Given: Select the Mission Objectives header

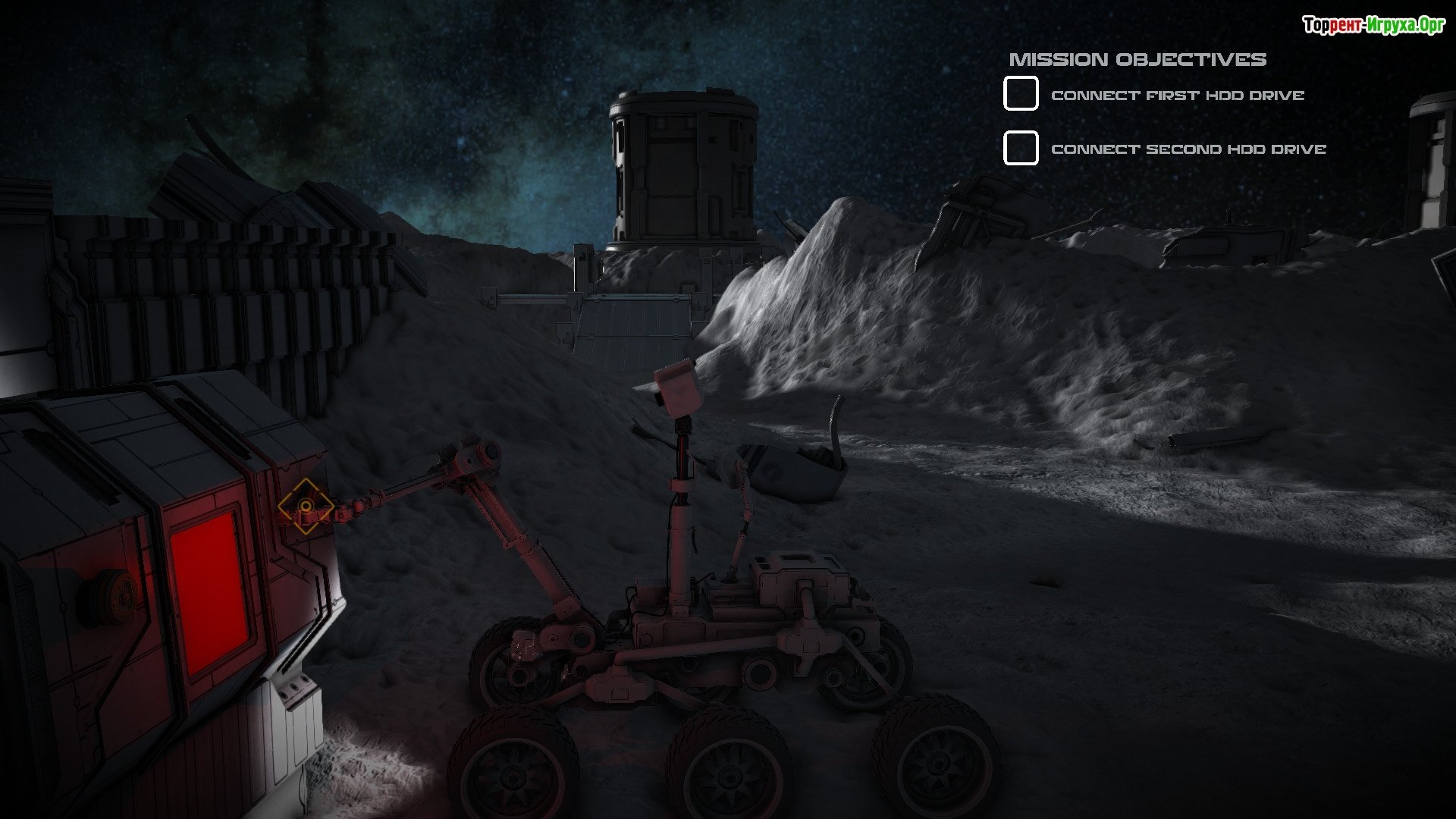Looking at the screenshot, I should click(1137, 59).
